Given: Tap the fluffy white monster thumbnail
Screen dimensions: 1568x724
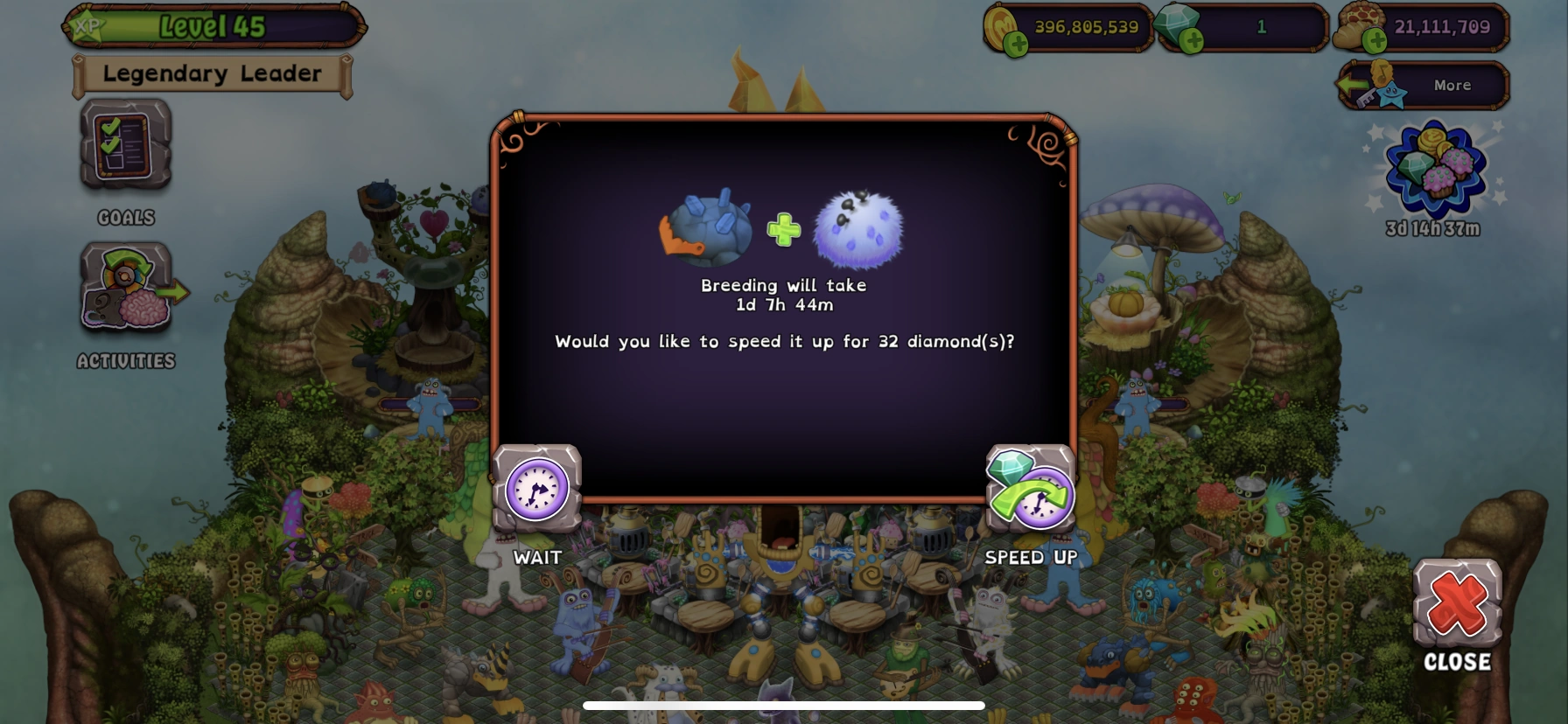Looking at the screenshot, I should (857, 230).
